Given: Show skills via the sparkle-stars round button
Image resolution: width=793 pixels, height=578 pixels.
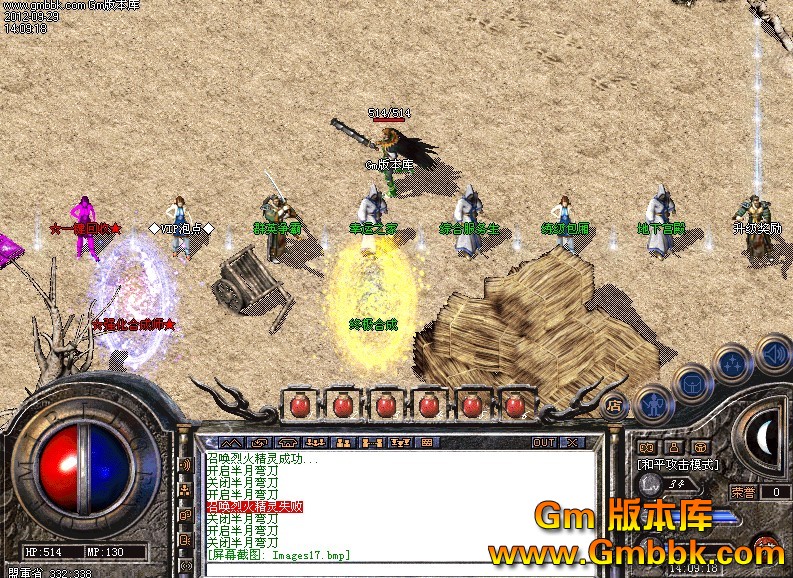Looking at the screenshot, I should pyautogui.click(x=734, y=363).
